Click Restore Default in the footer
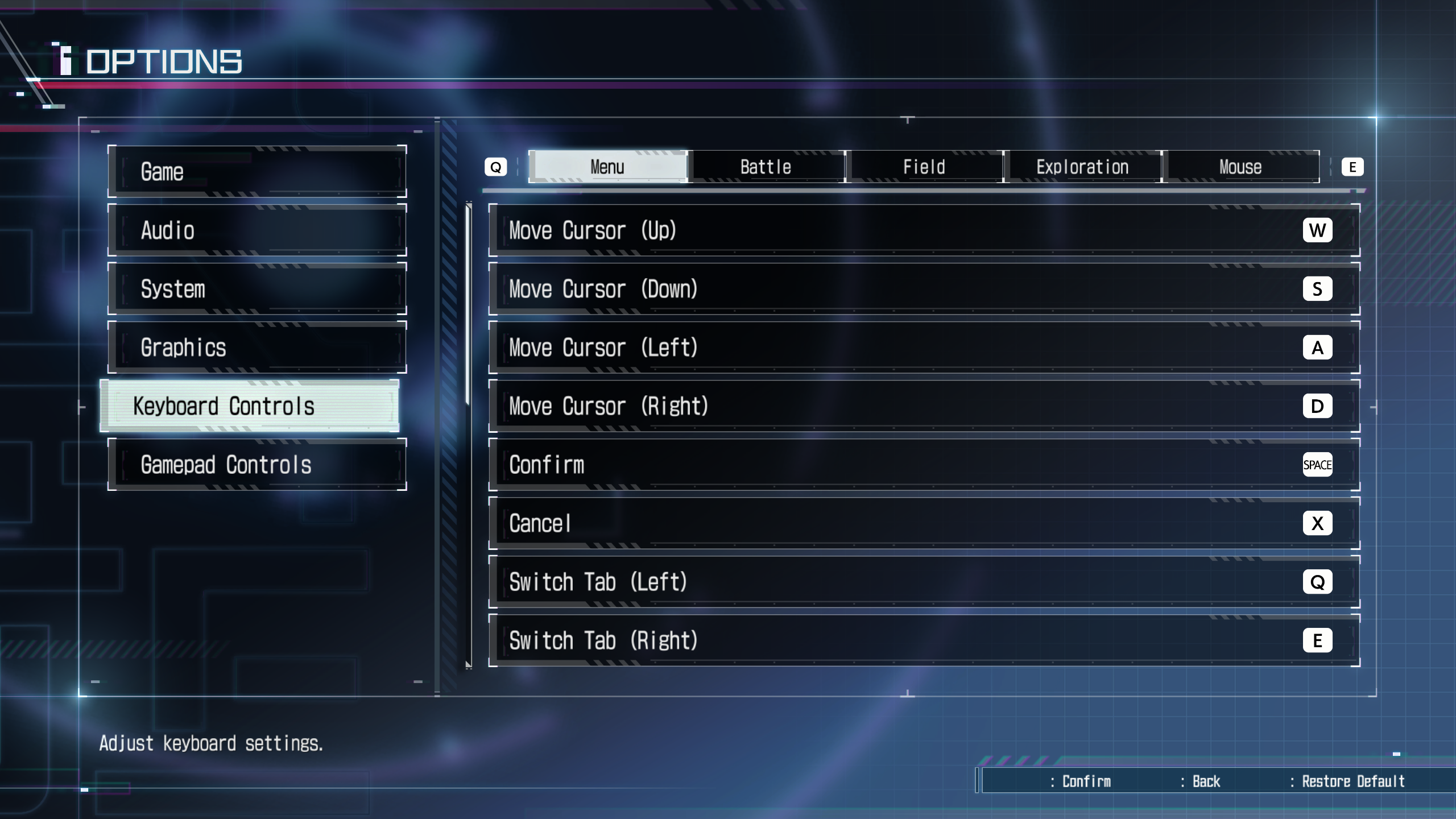1456x819 pixels. [1352, 781]
